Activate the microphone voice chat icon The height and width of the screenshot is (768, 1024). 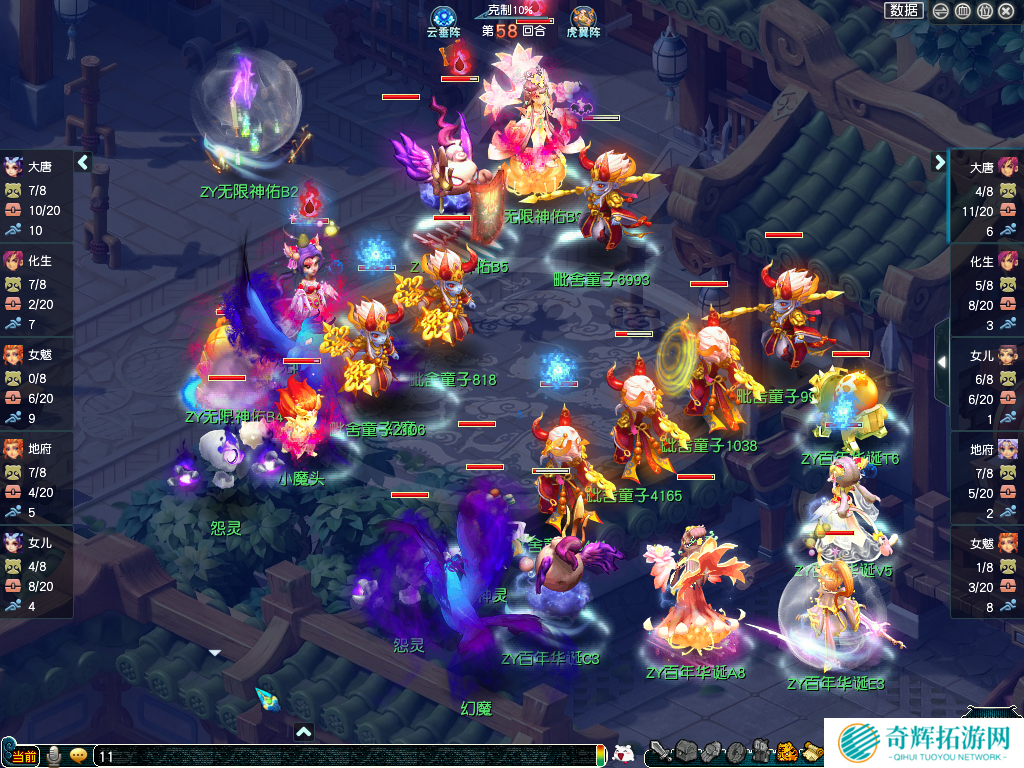point(54,756)
